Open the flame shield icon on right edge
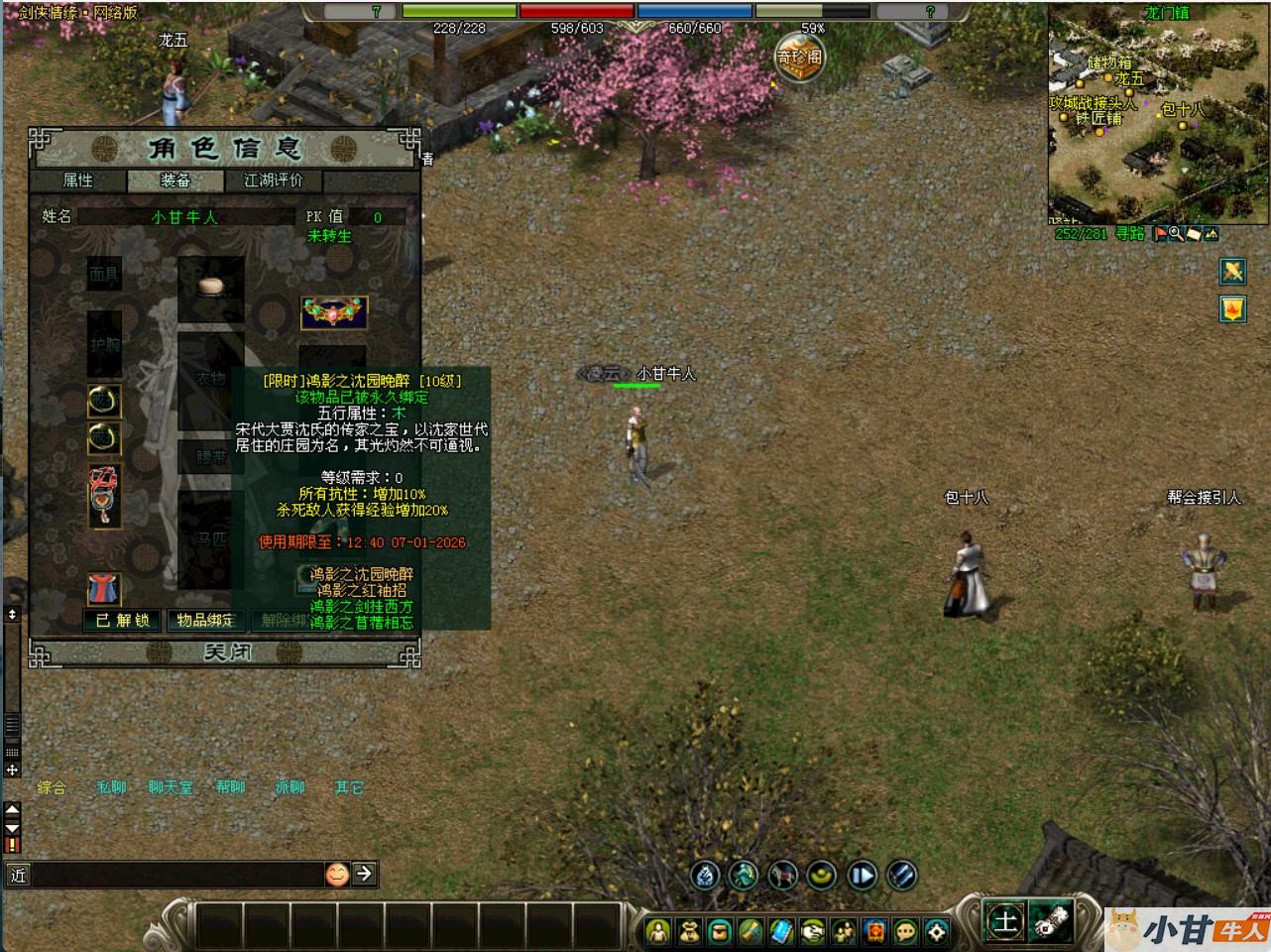Screen dimensions: 1271x952 [1232, 308]
